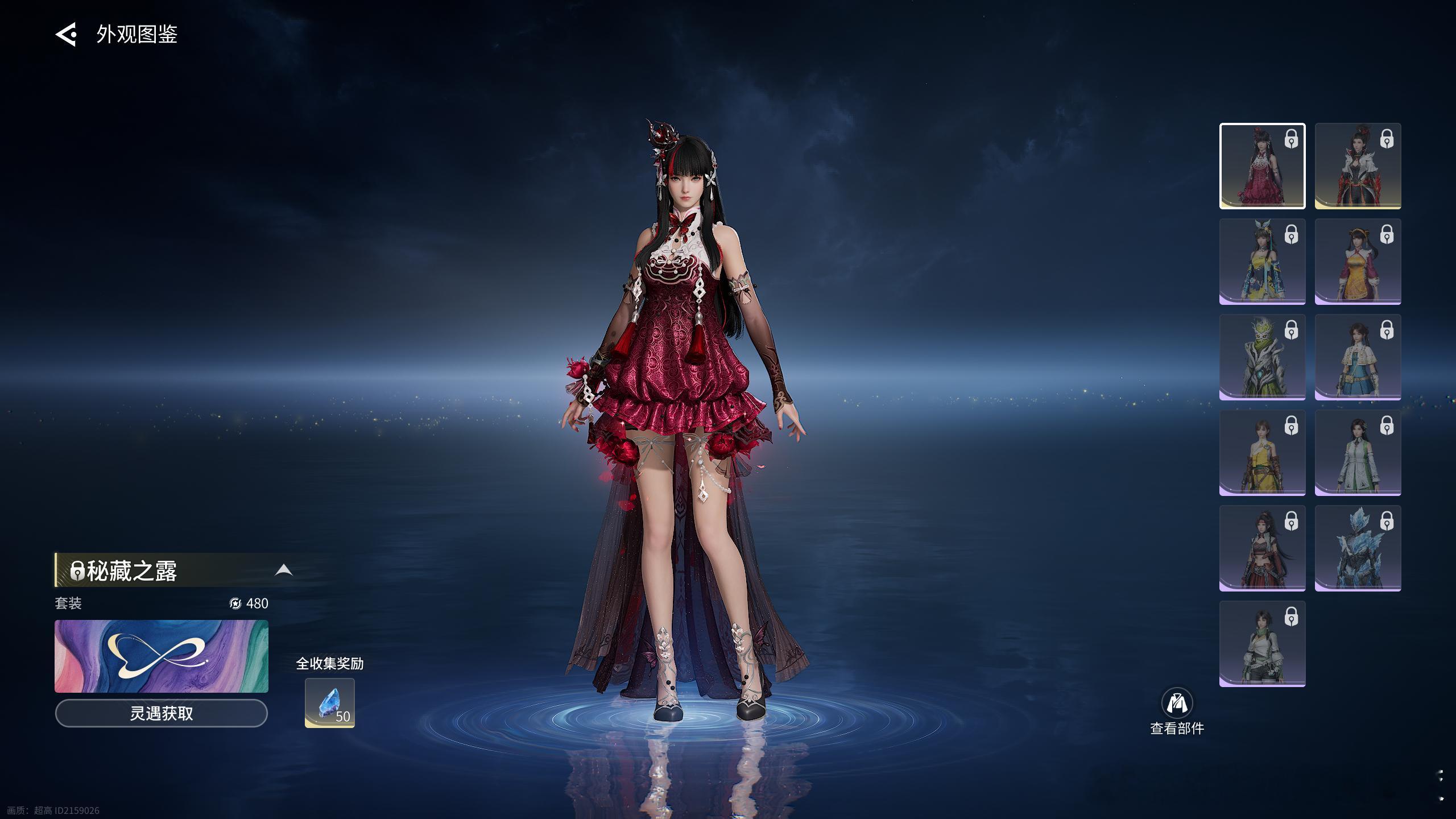This screenshot has height=819, width=1456.
Task: Open the 查看部件 parts viewer
Action: coord(1177,711)
